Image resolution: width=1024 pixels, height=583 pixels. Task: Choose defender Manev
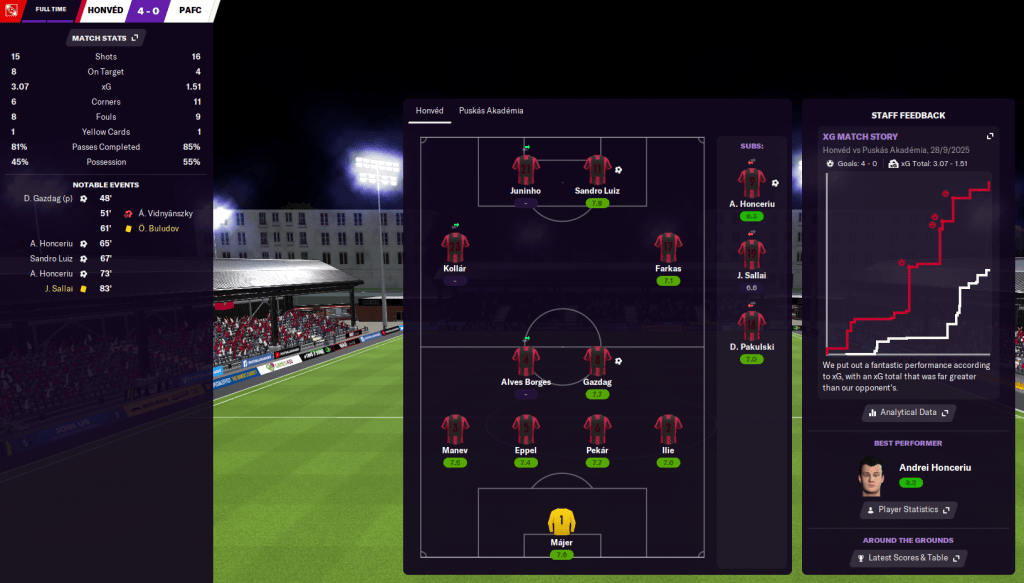454,431
